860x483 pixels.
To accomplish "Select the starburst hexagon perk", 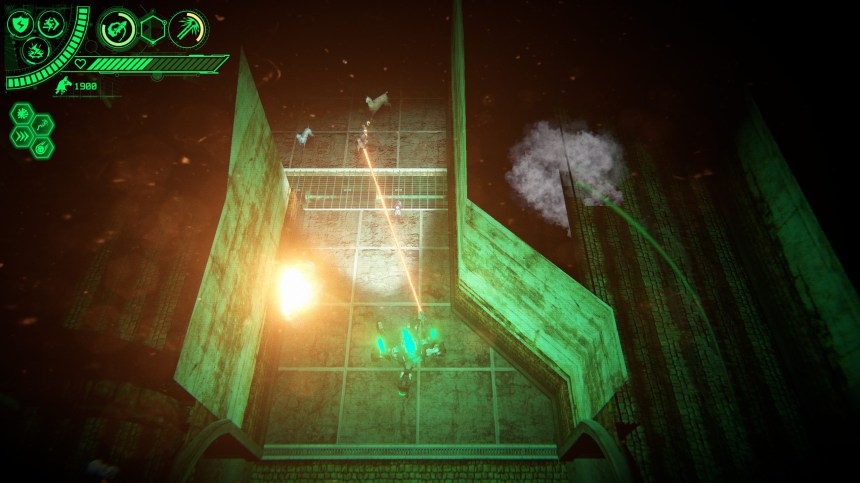I will [23, 112].
